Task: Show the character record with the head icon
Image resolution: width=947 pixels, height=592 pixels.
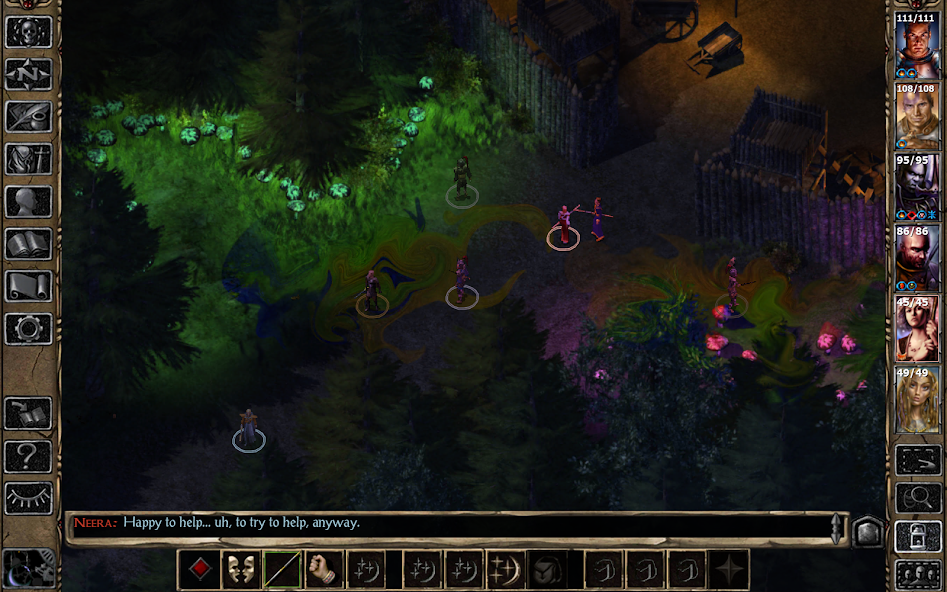Action: click(x=29, y=202)
